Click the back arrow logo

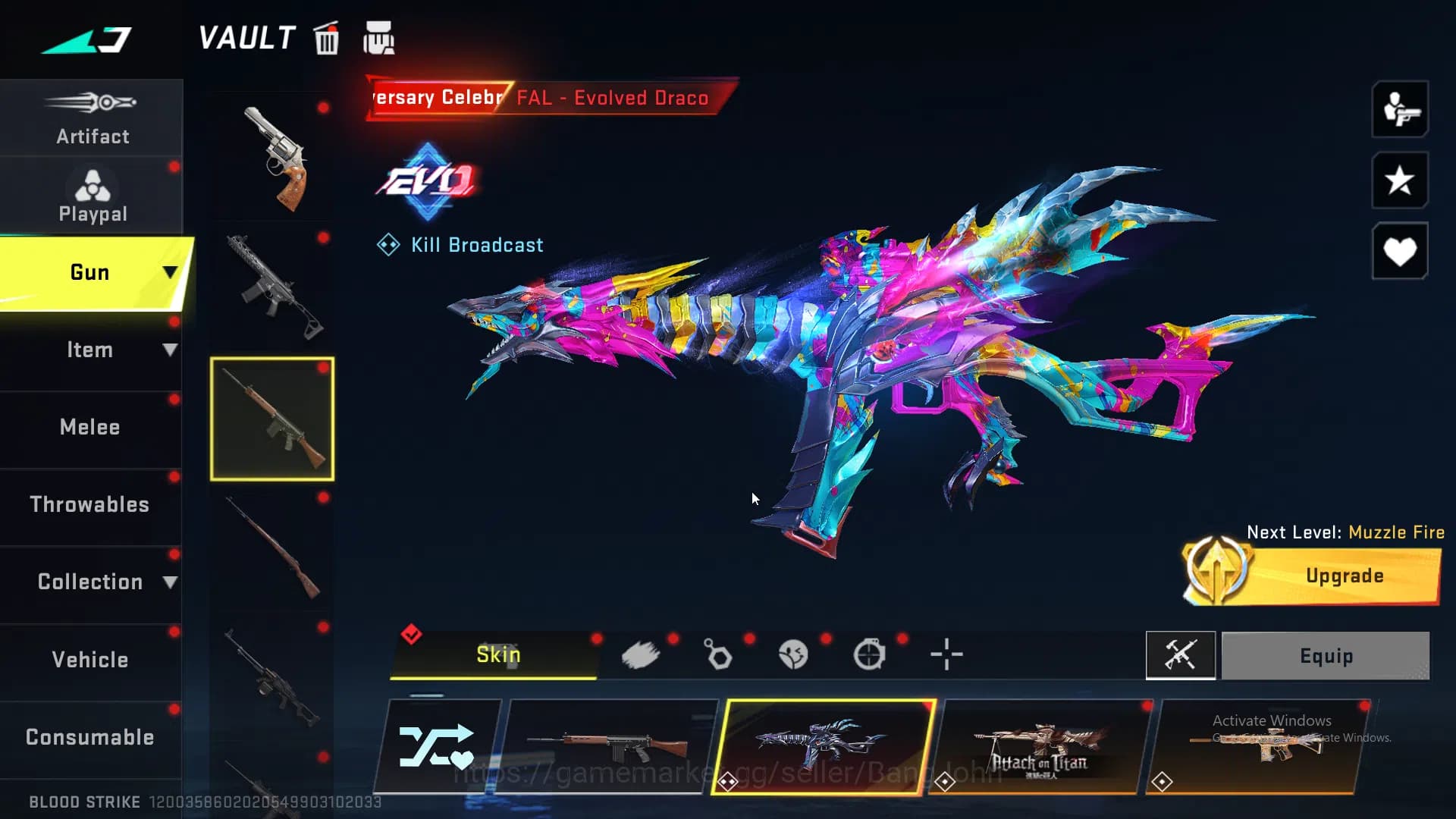86,39
